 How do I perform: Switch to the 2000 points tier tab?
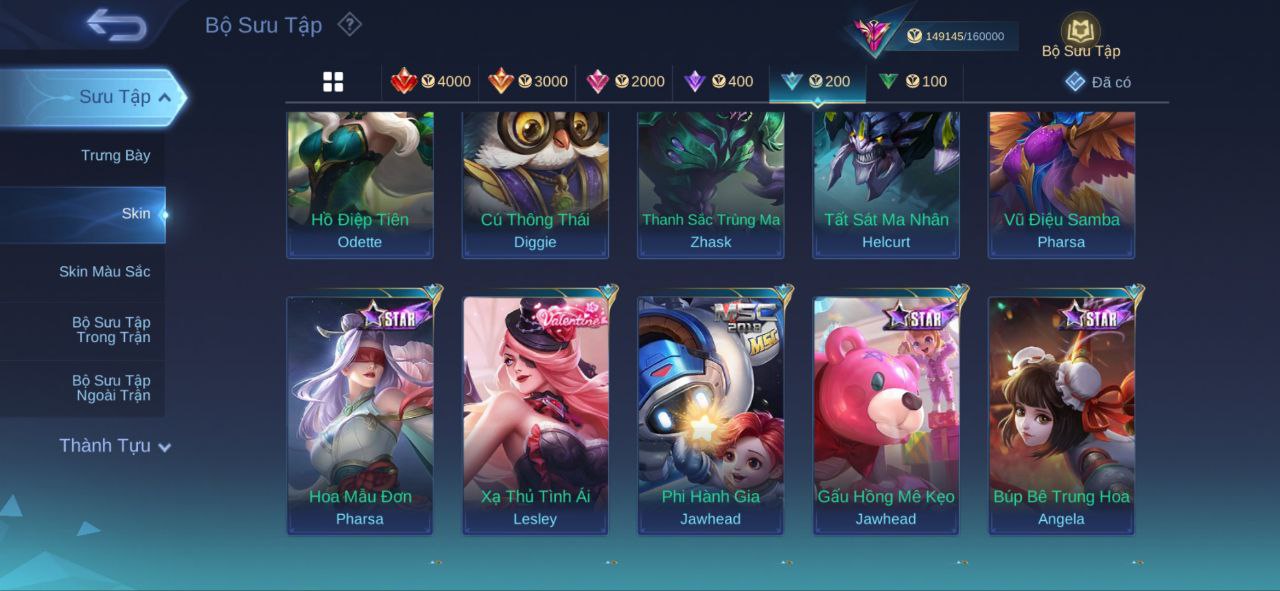(625, 82)
